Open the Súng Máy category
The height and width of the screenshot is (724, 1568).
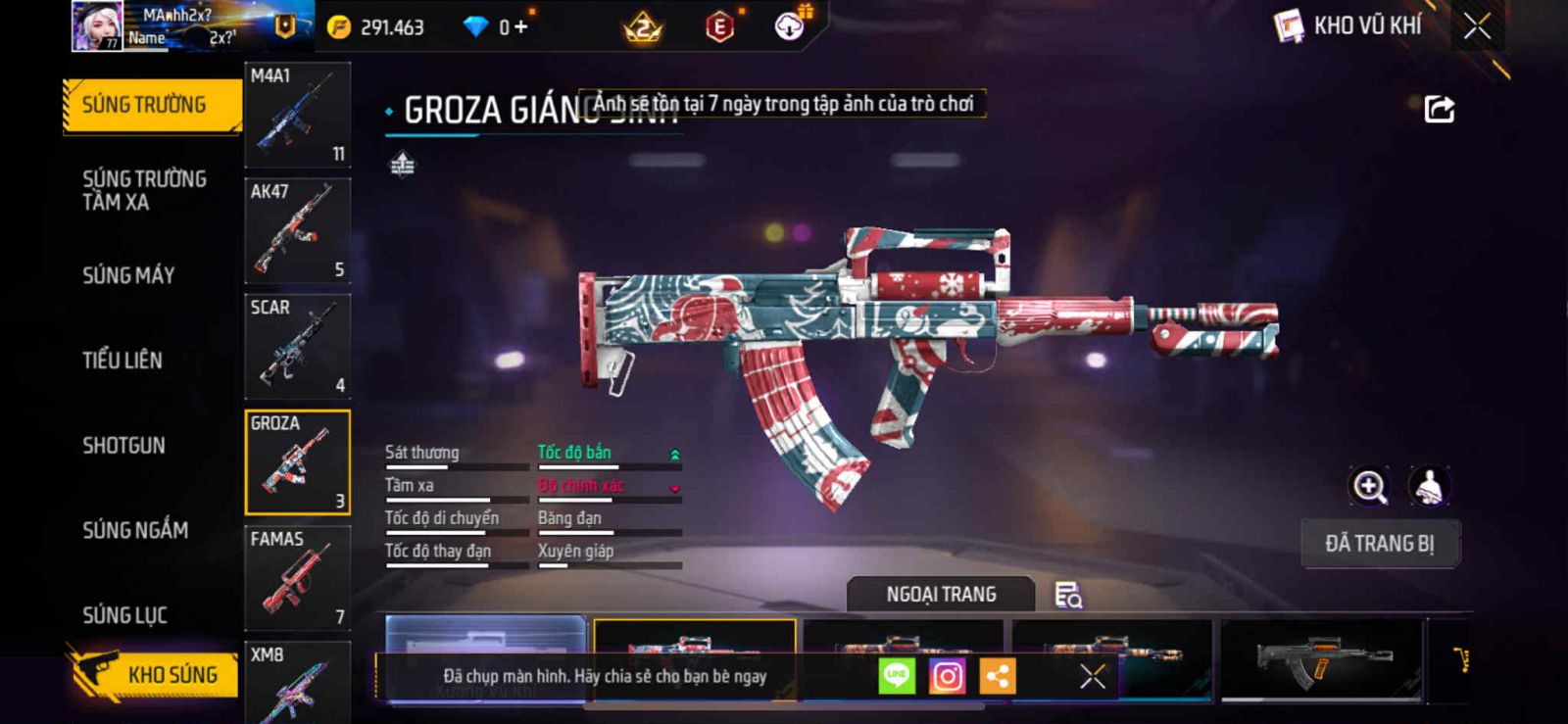(x=128, y=275)
